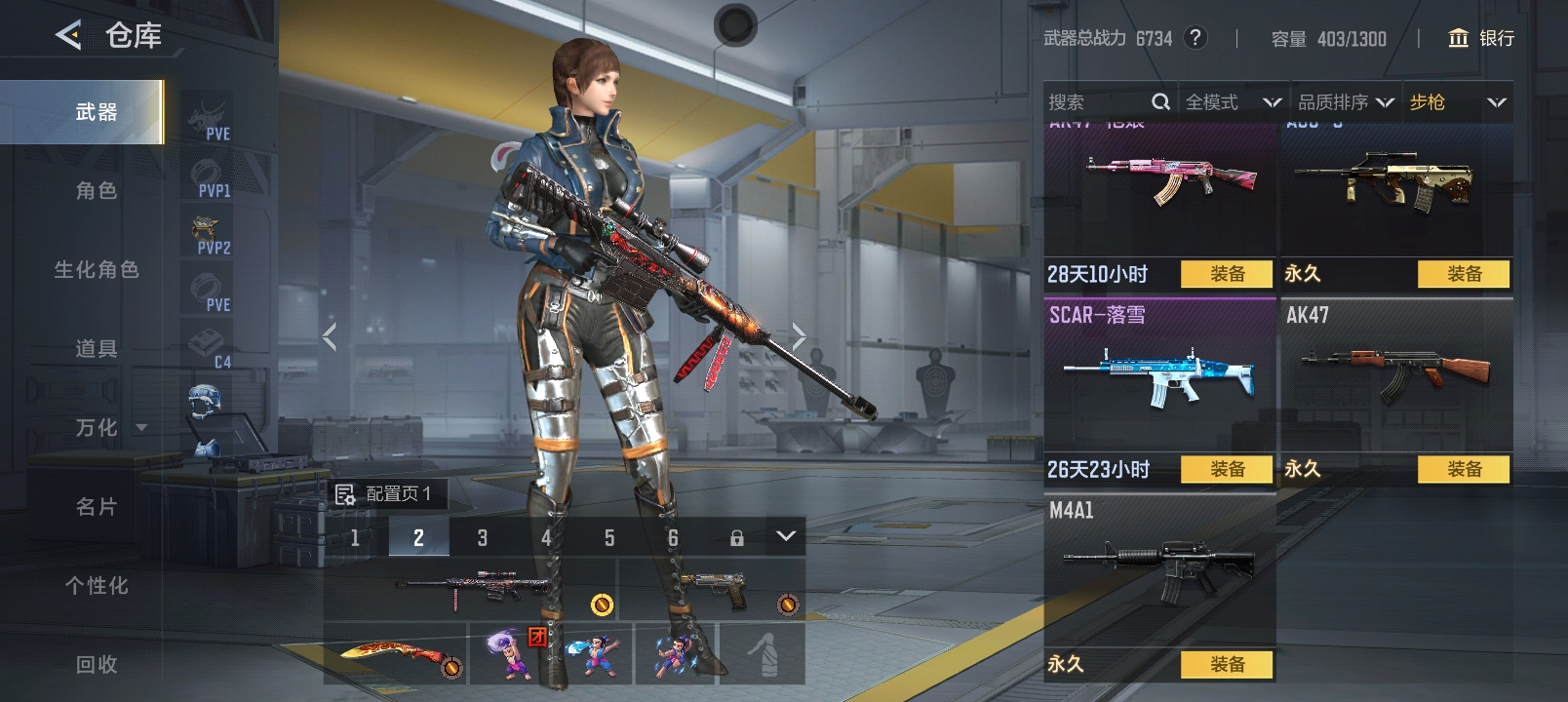Select the equipped sniper rifle slot

click(470, 589)
